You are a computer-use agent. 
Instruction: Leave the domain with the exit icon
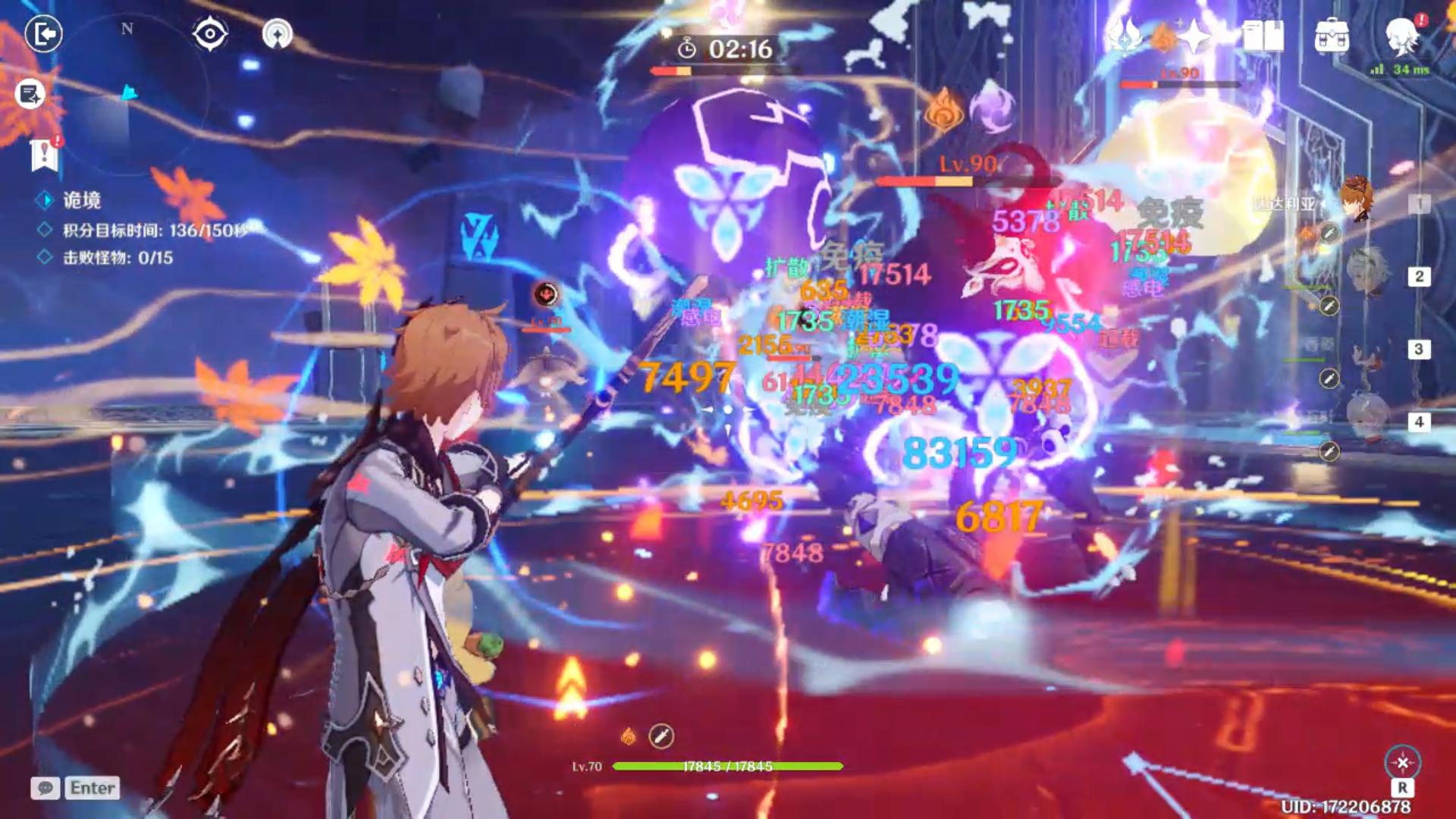coord(43,34)
